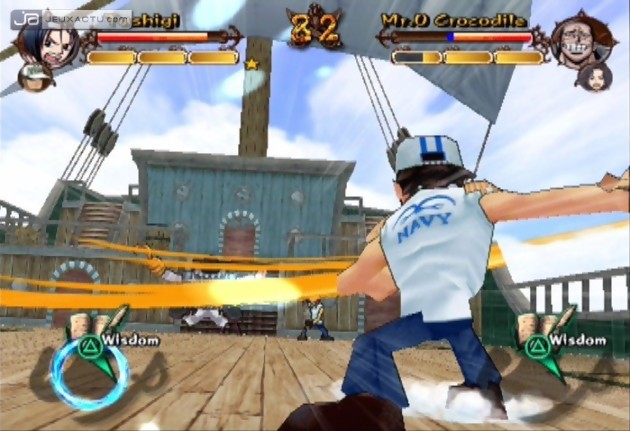This screenshot has width=630, height=431.
Task: Click the small support portrait under Tashigi
Action: pos(36,77)
